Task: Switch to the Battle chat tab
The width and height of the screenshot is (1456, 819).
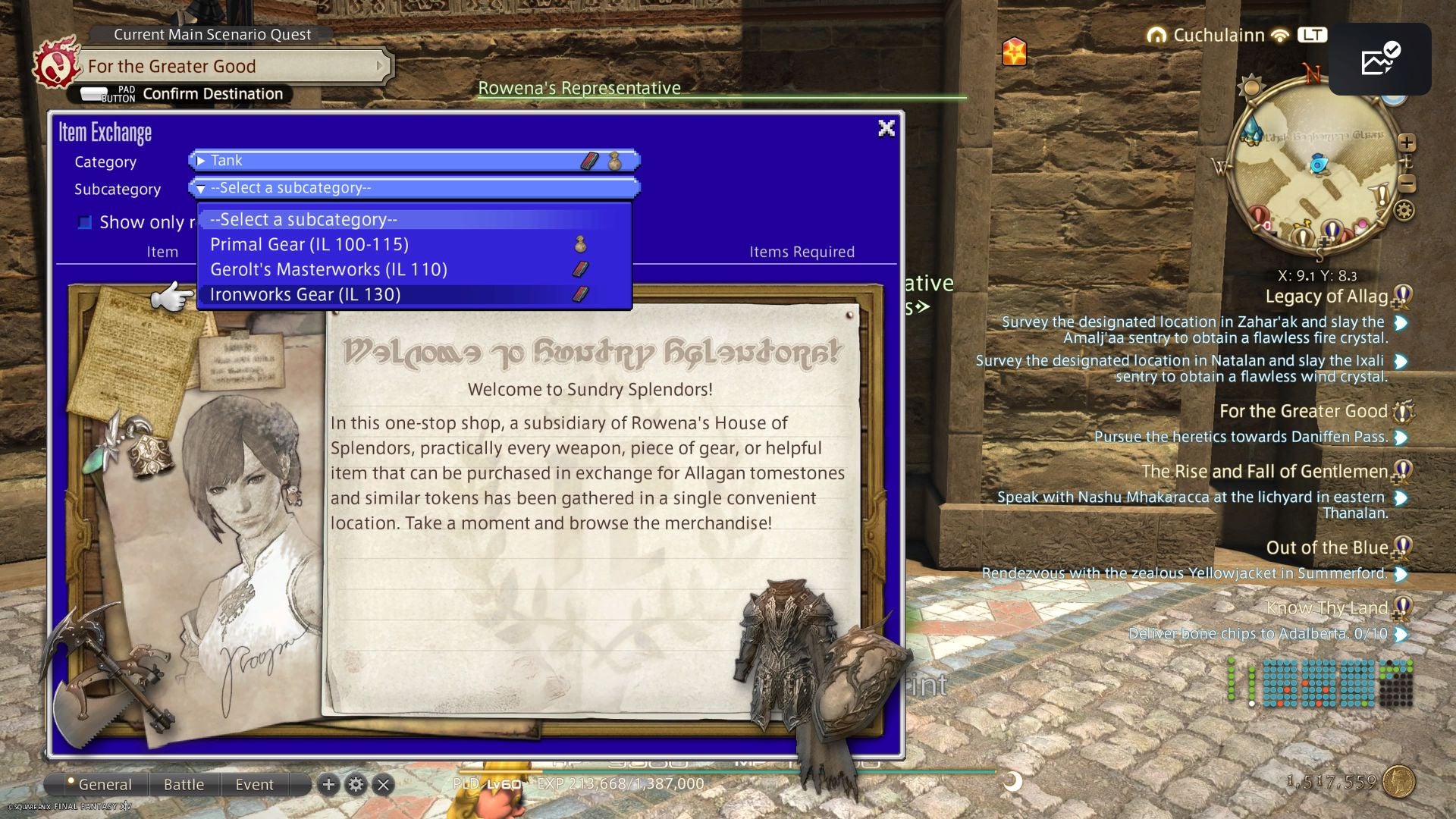Action: click(184, 784)
